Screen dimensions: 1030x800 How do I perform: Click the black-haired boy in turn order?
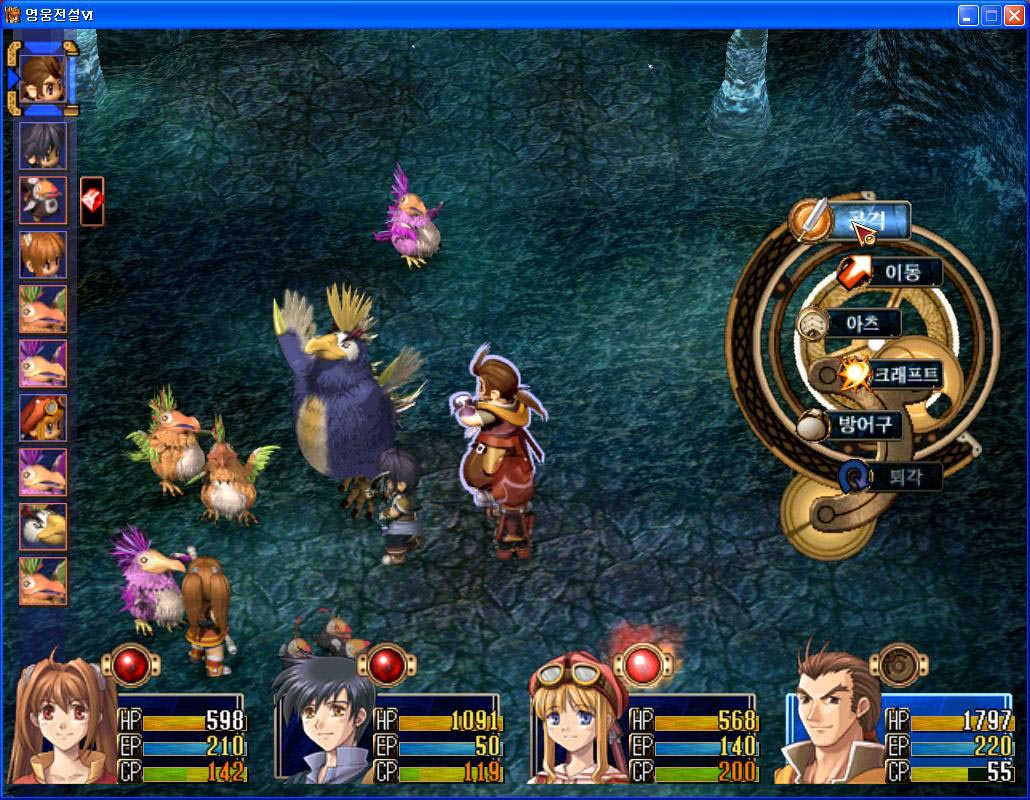click(x=43, y=146)
